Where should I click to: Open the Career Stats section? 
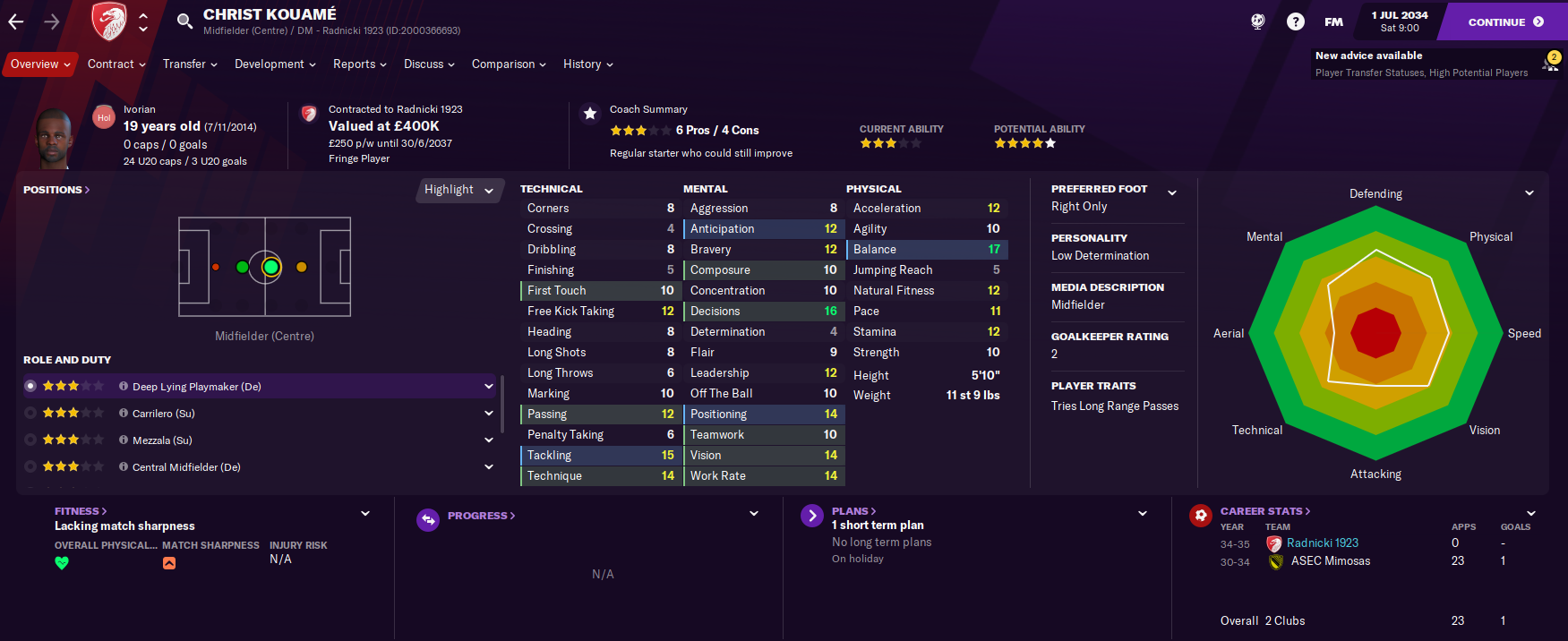[1264, 511]
